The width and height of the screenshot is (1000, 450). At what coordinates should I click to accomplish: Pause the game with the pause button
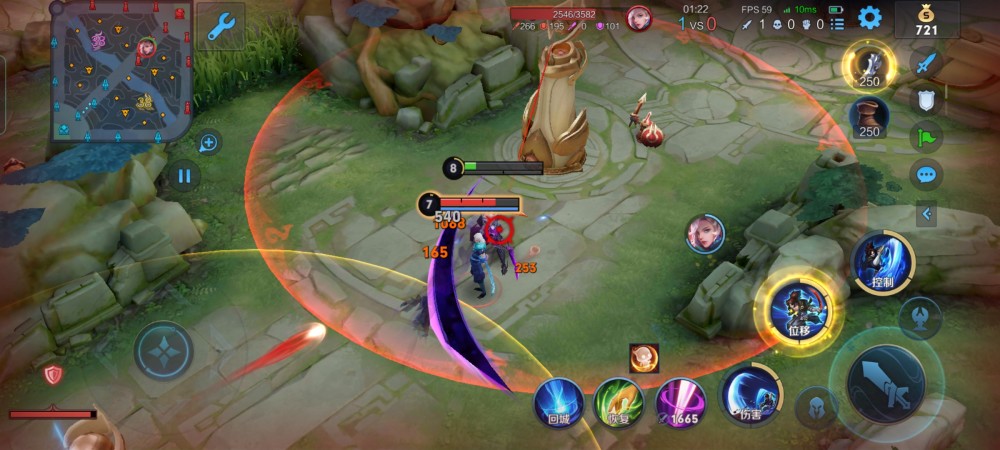184,177
